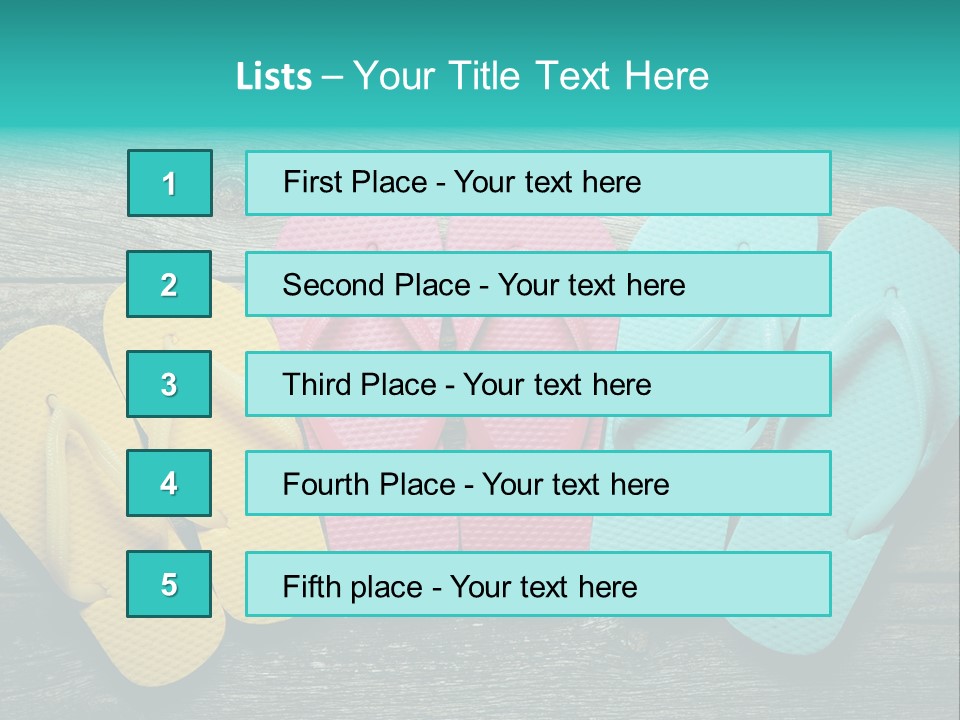Select the Lists title text
This screenshot has width=960, height=720.
coord(472,76)
